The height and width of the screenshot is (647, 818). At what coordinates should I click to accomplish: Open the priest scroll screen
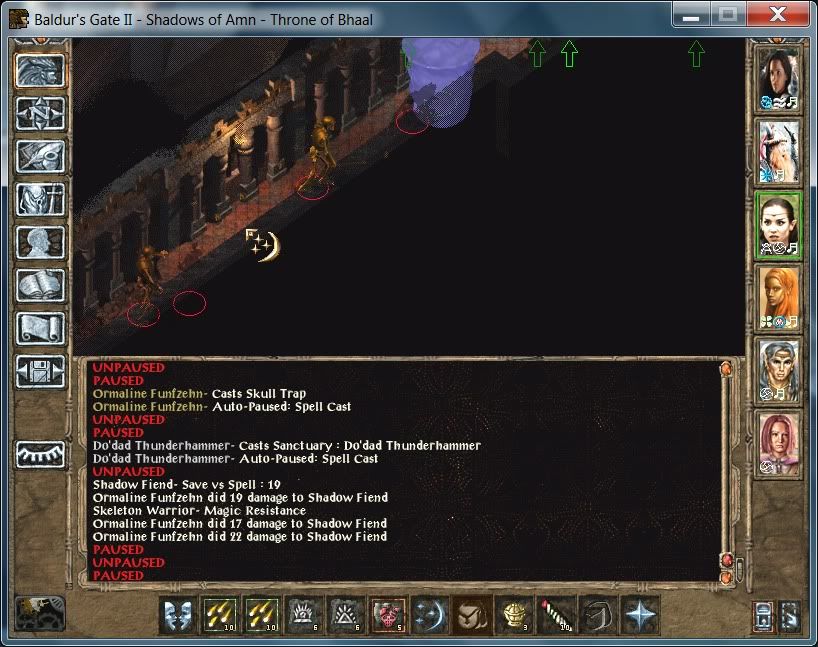[x=40, y=328]
